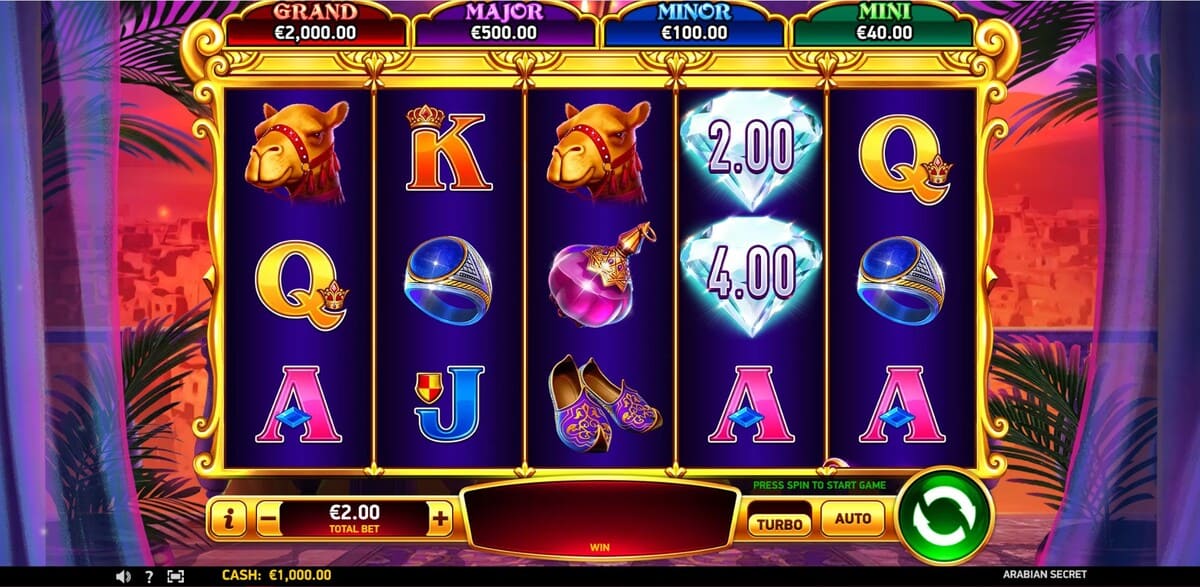
Task: Switch to fullscreen mode
Action: [x=176, y=577]
